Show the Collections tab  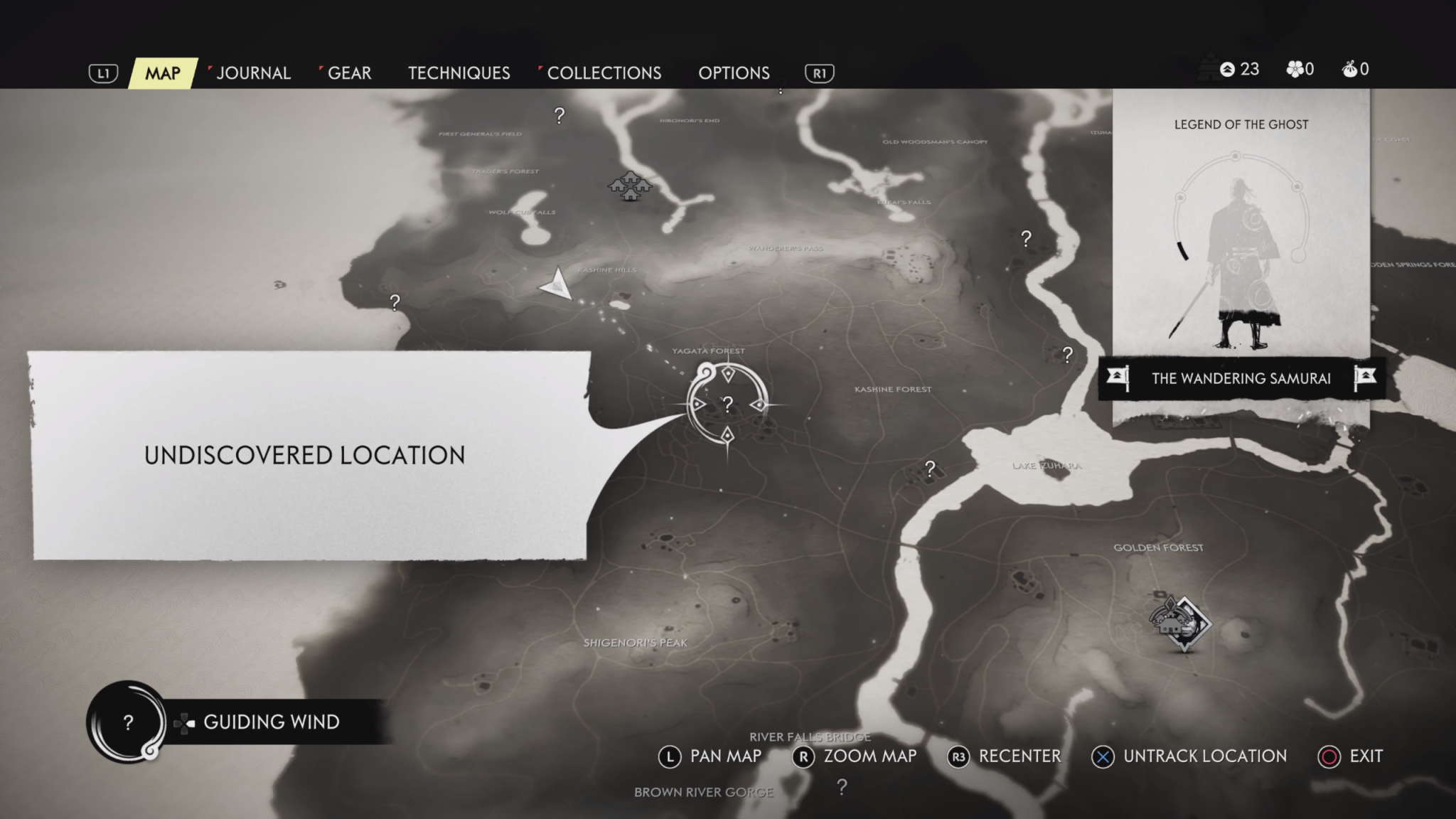point(604,73)
